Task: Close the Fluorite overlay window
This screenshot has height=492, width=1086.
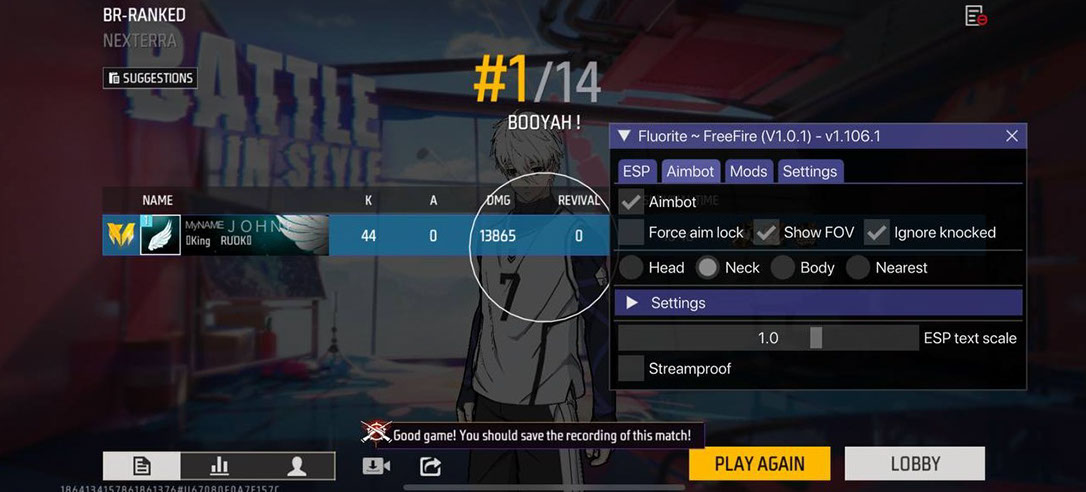Action: coord(1011,136)
